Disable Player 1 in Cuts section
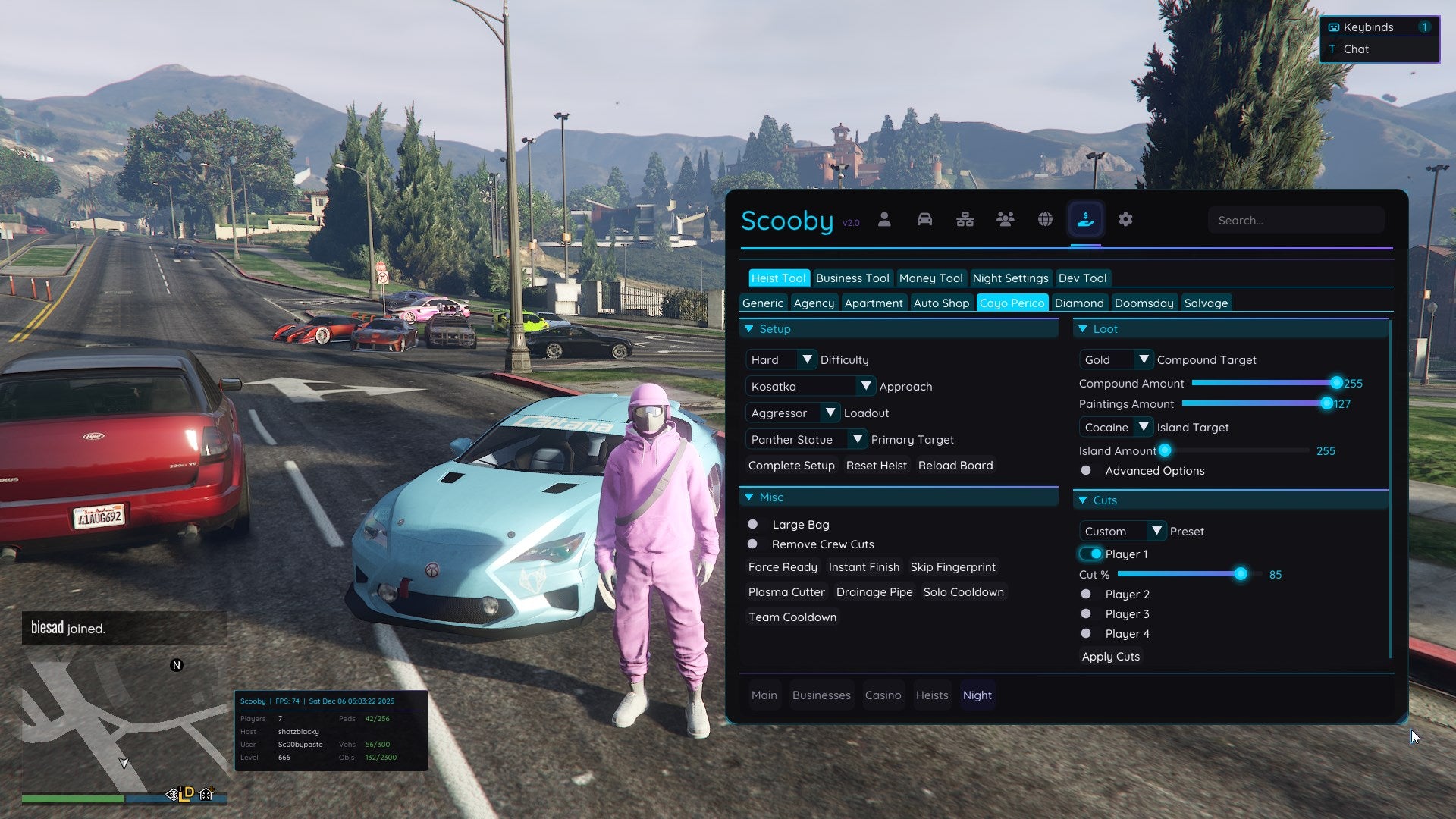 [x=1092, y=554]
